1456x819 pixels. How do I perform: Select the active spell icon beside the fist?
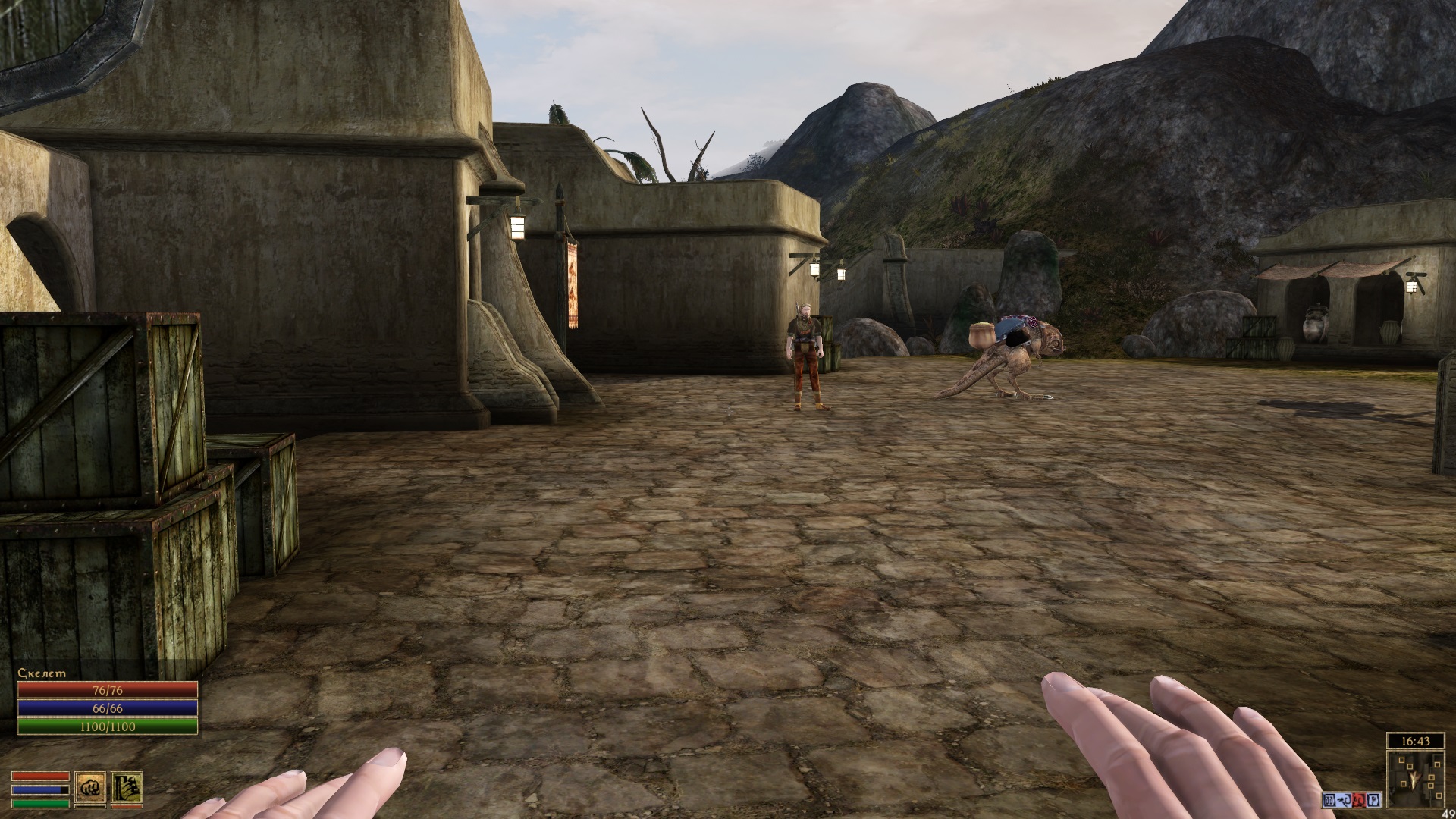127,789
